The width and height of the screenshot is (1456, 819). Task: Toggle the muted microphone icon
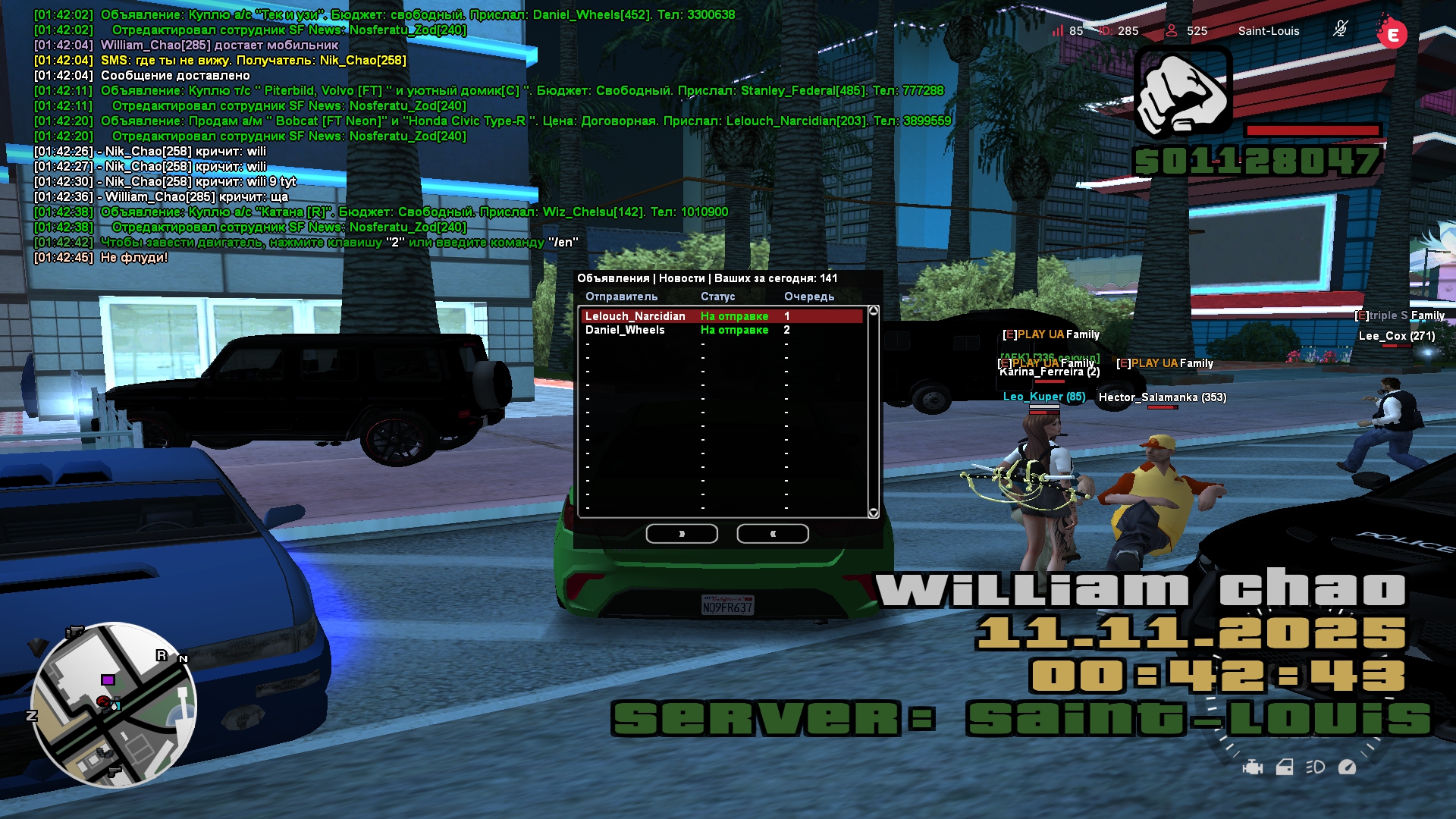tap(1340, 30)
